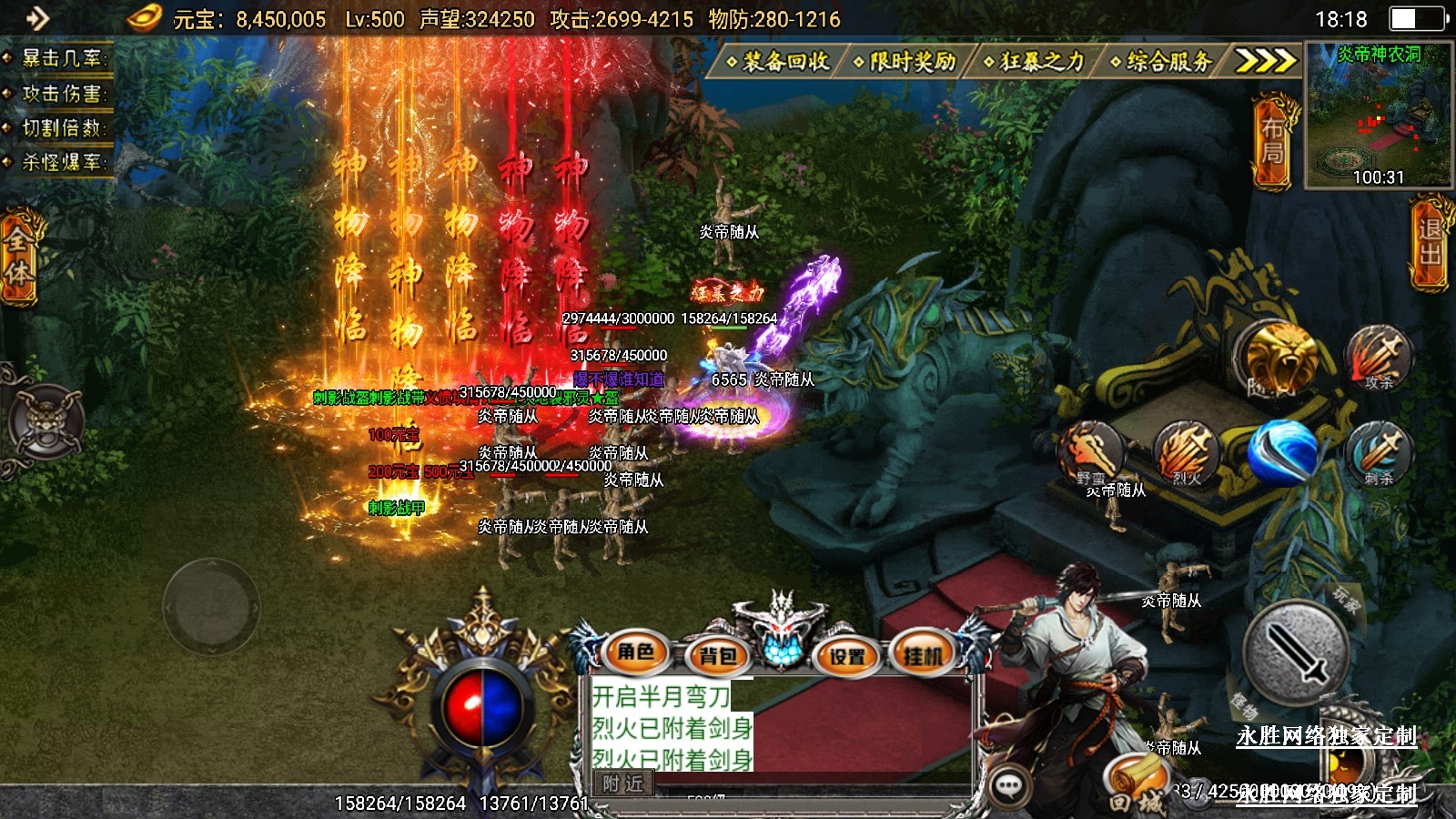Expand the top menu with triple arrows
1456x819 pixels.
tap(1264, 62)
